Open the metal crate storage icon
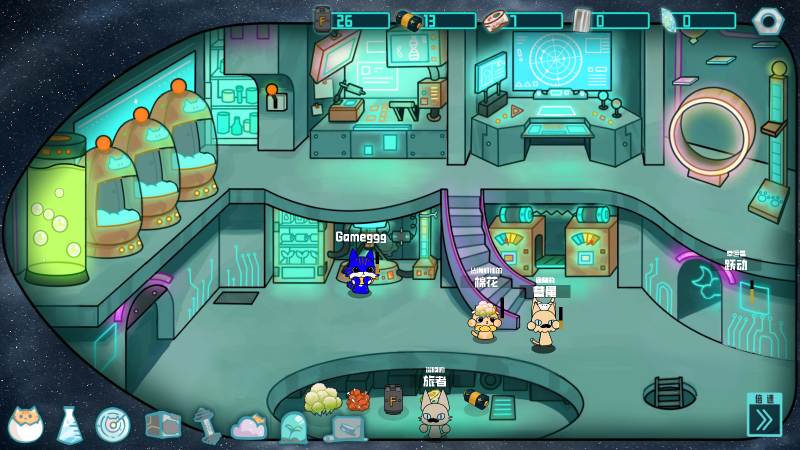 162,425
